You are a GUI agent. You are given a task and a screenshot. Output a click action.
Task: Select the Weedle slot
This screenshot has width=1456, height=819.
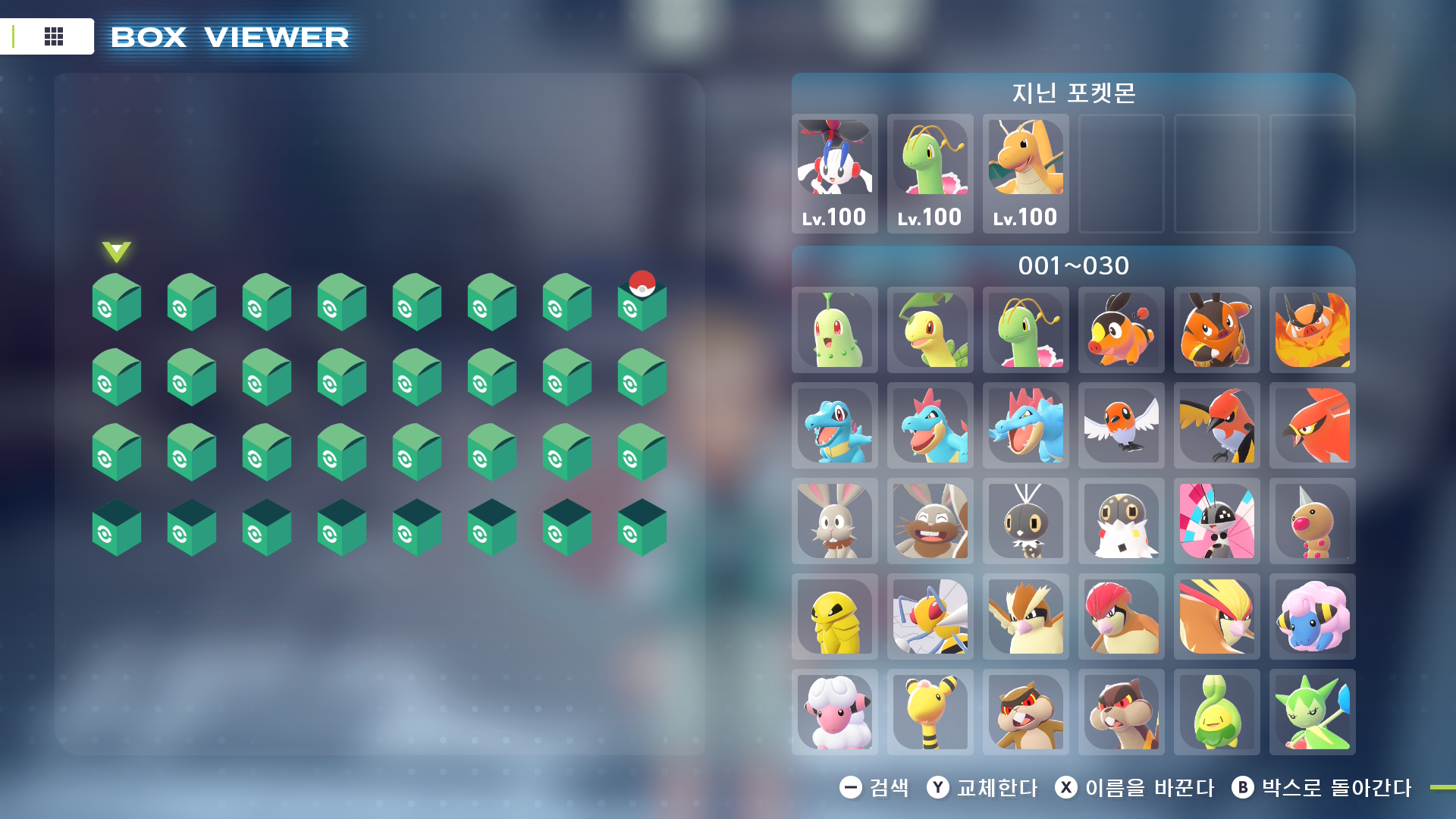tap(1312, 521)
